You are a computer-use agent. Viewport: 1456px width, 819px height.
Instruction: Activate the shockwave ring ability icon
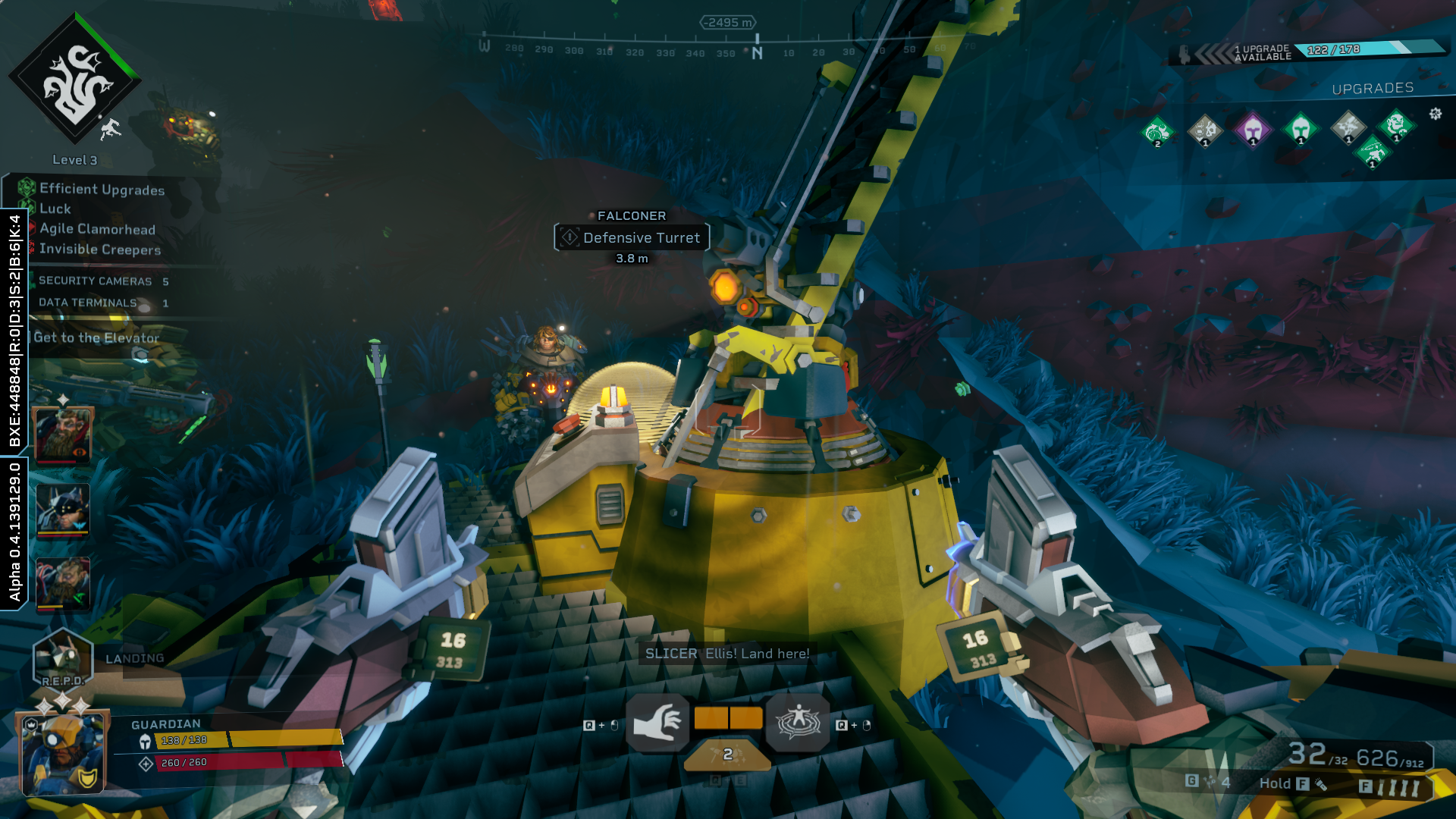point(798,723)
